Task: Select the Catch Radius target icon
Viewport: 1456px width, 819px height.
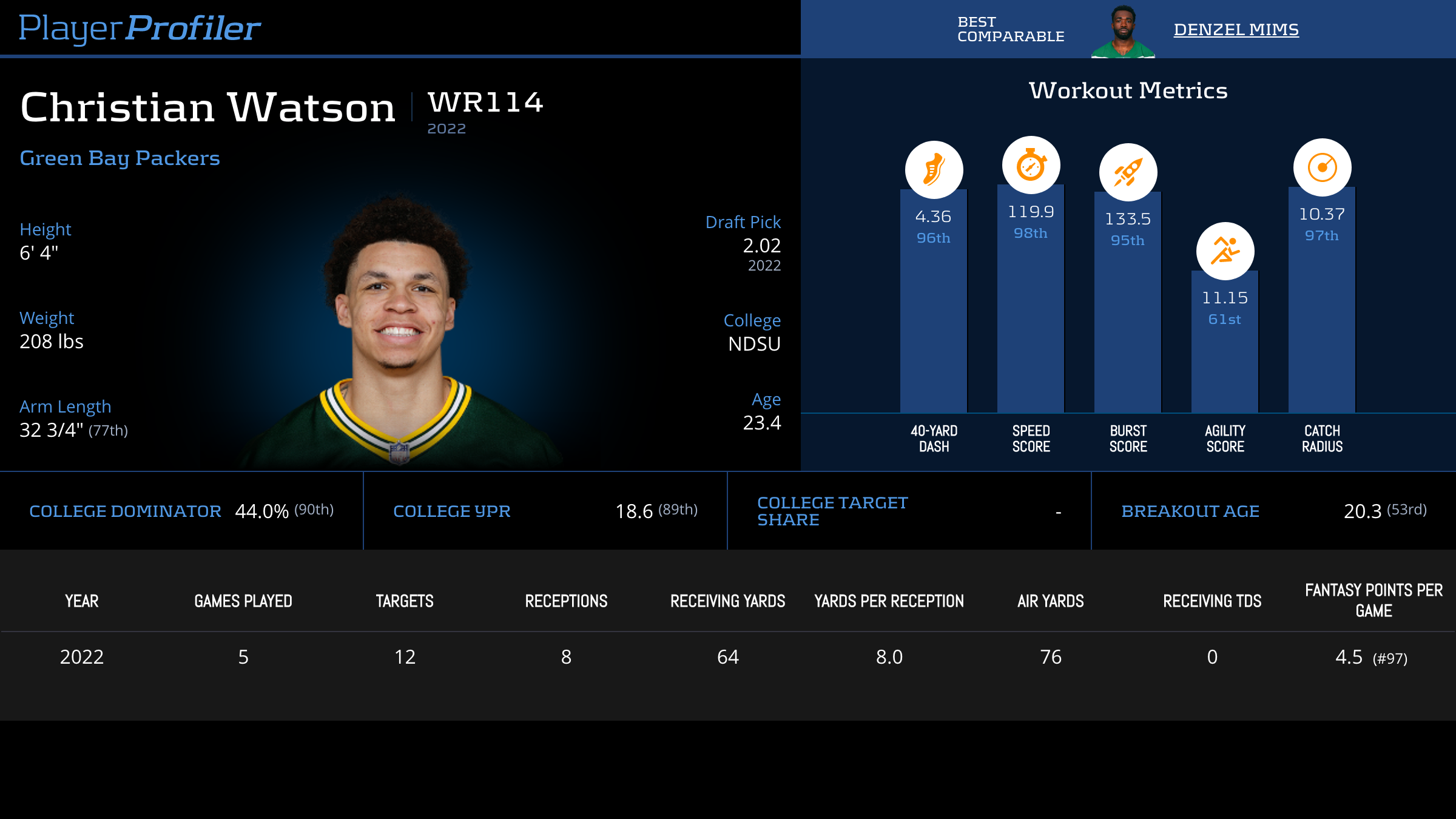Action: pos(1322,167)
